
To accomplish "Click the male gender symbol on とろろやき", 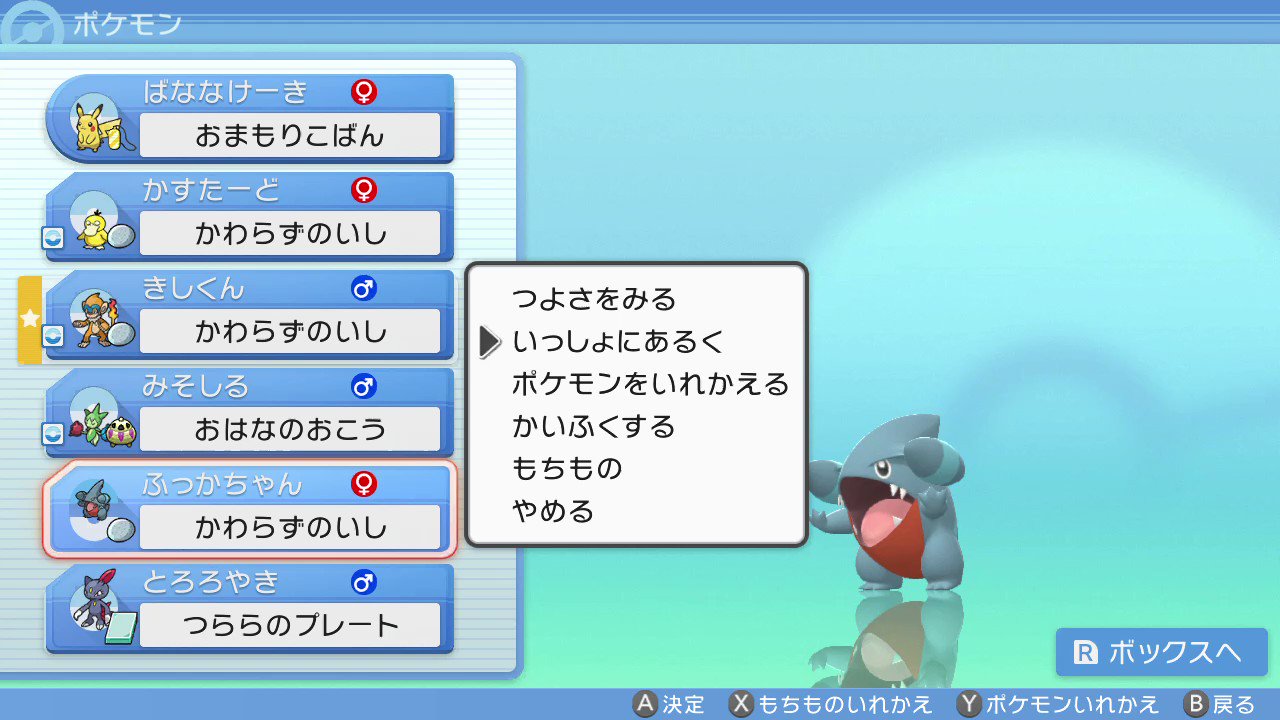I will click(362, 582).
